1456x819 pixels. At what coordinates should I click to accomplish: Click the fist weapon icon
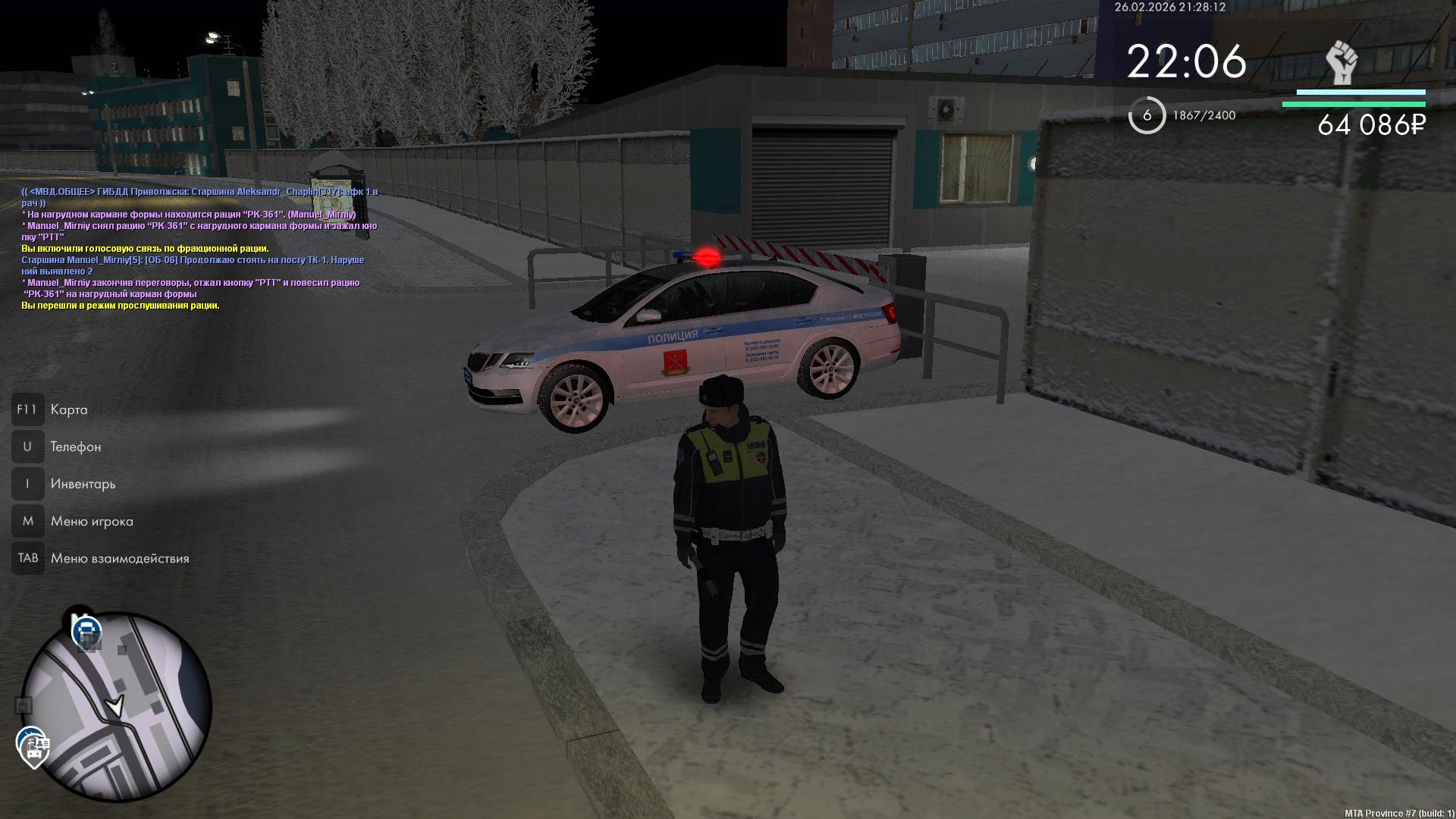point(1341,62)
